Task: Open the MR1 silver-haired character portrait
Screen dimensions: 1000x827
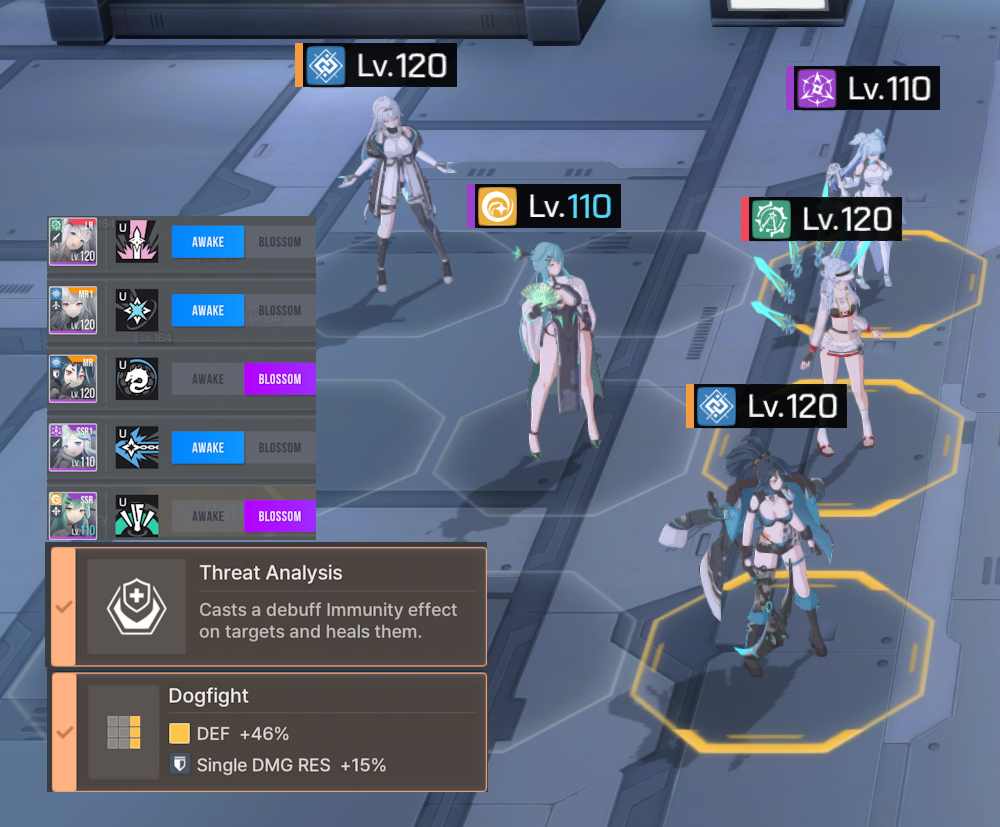Action: point(73,310)
